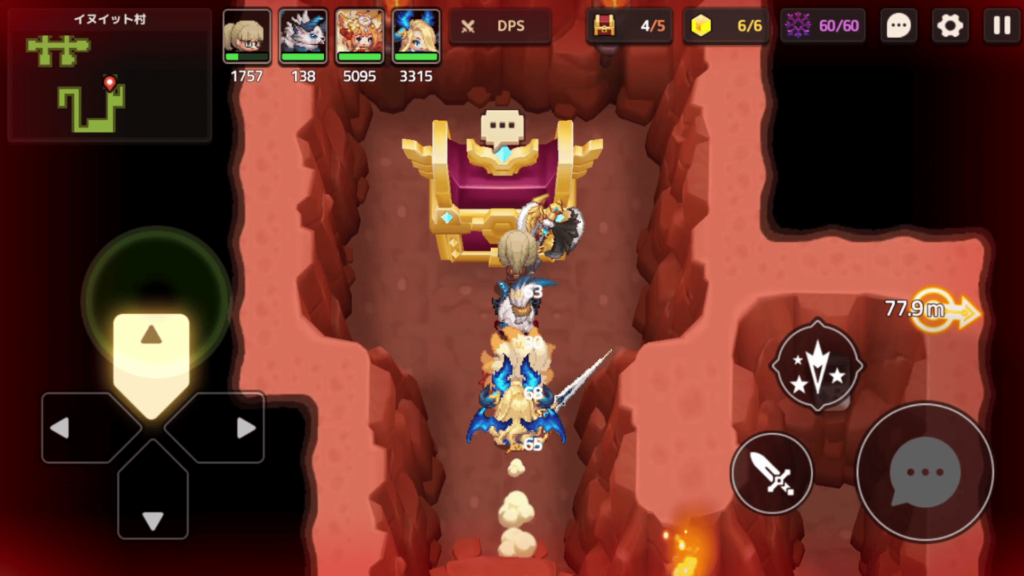Screen dimensions: 1024x576
Task: Activate the sword attack button
Action: pyautogui.click(x=771, y=473)
